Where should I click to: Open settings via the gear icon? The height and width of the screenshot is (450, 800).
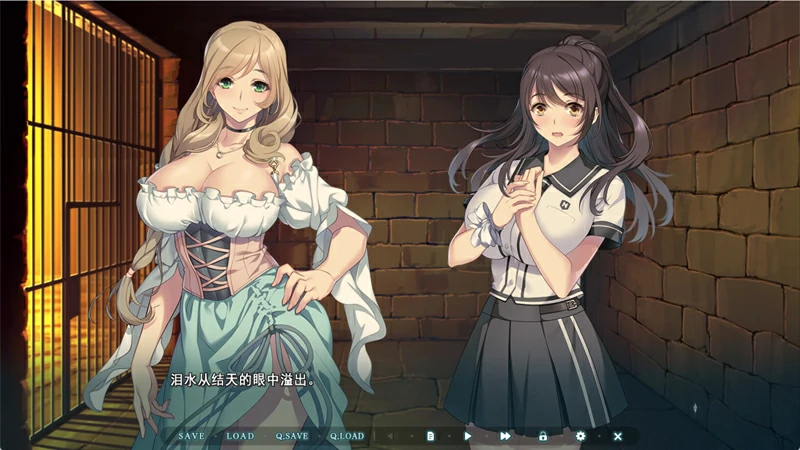(x=580, y=436)
